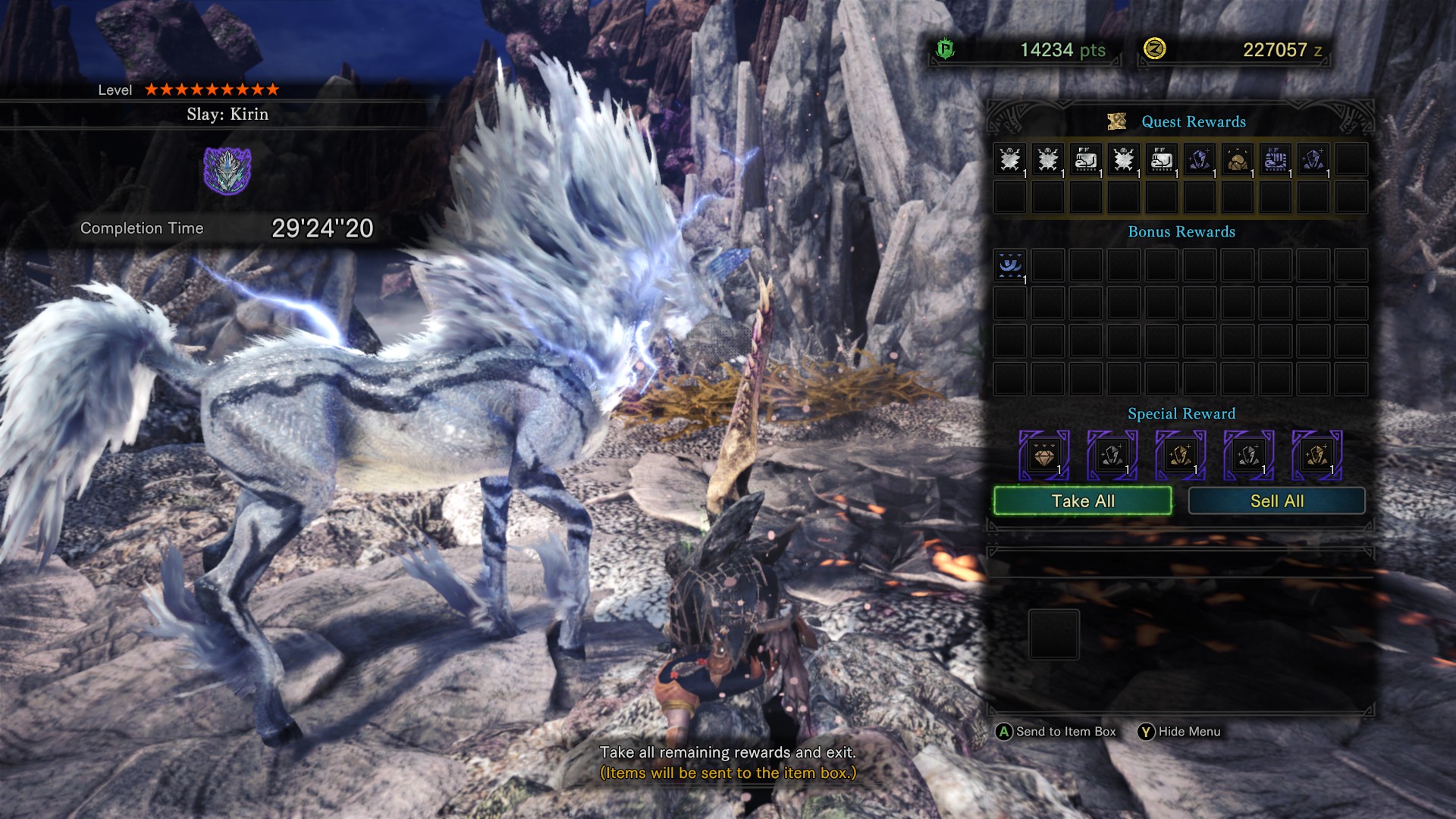Take all remaining quest rewards
1456x819 pixels.
[x=1082, y=501]
